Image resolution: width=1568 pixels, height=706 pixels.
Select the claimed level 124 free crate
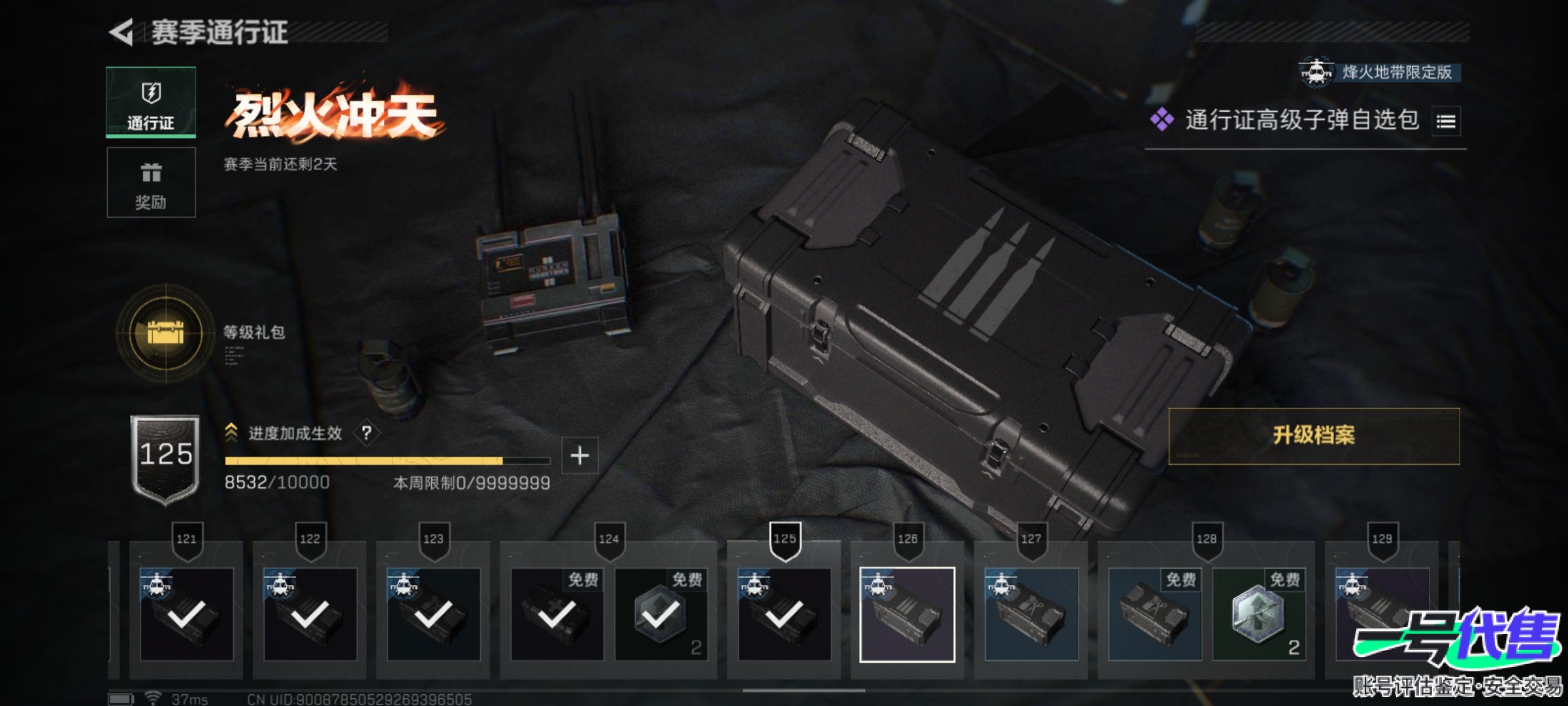[x=557, y=614]
